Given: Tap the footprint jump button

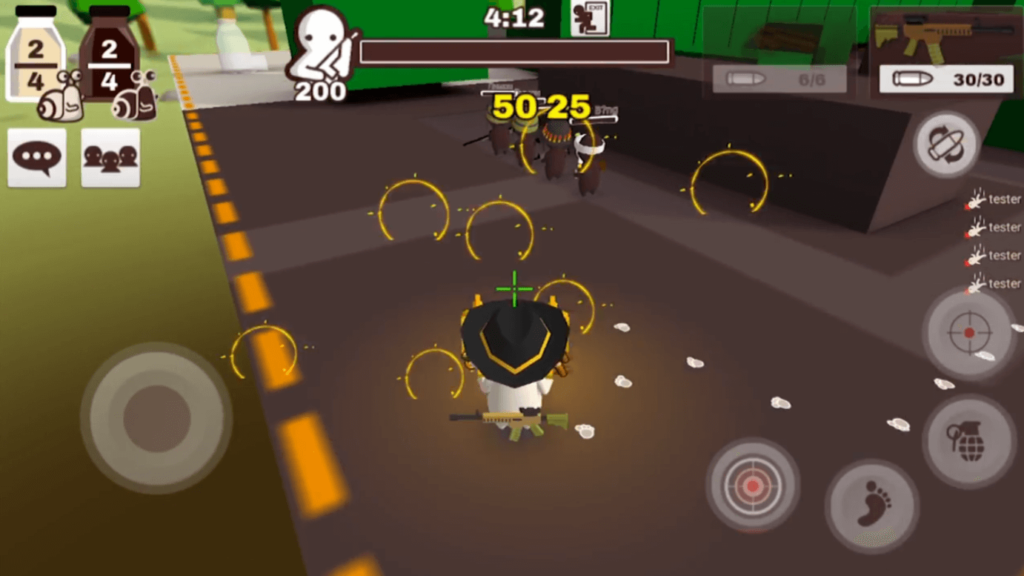Looking at the screenshot, I should coord(872,506).
